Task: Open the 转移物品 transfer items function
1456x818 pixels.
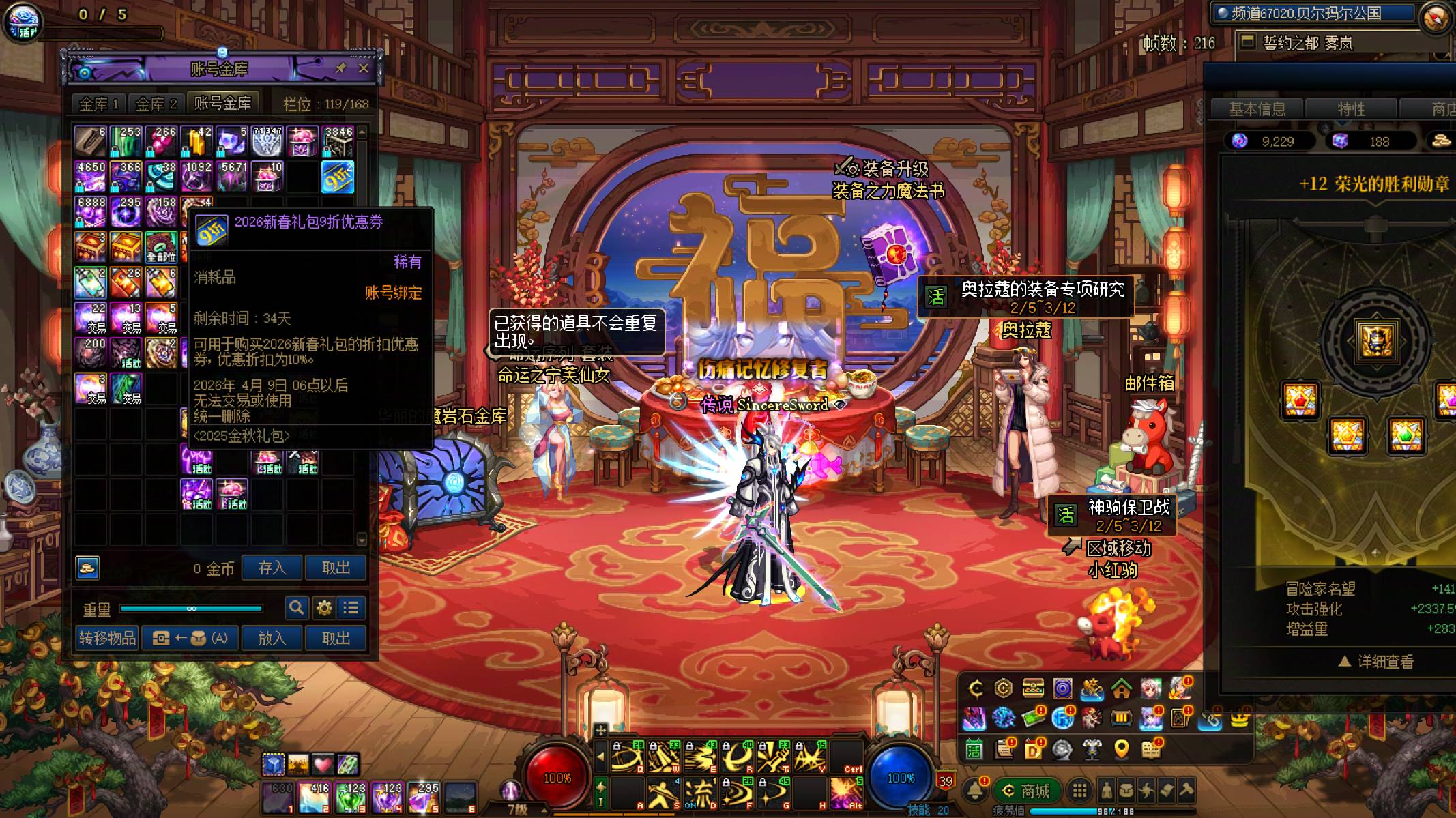Action: tap(107, 638)
